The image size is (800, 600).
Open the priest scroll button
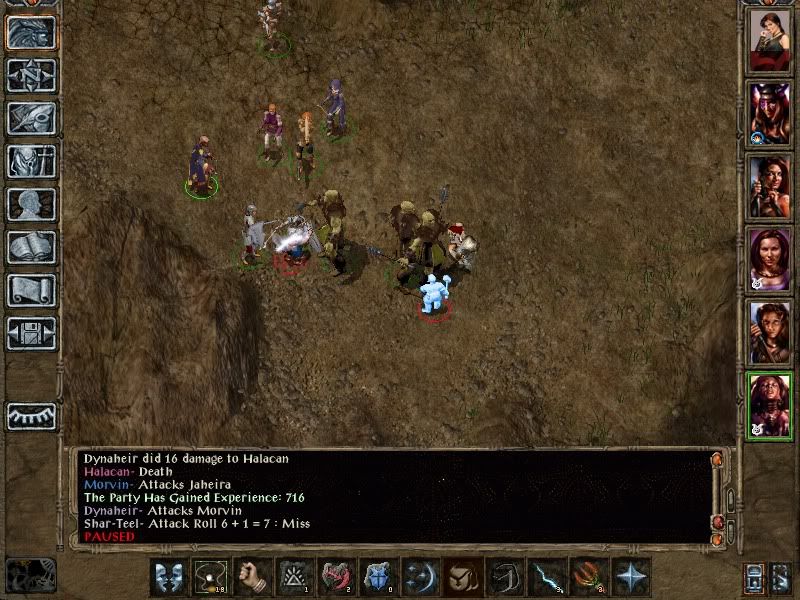[31, 290]
